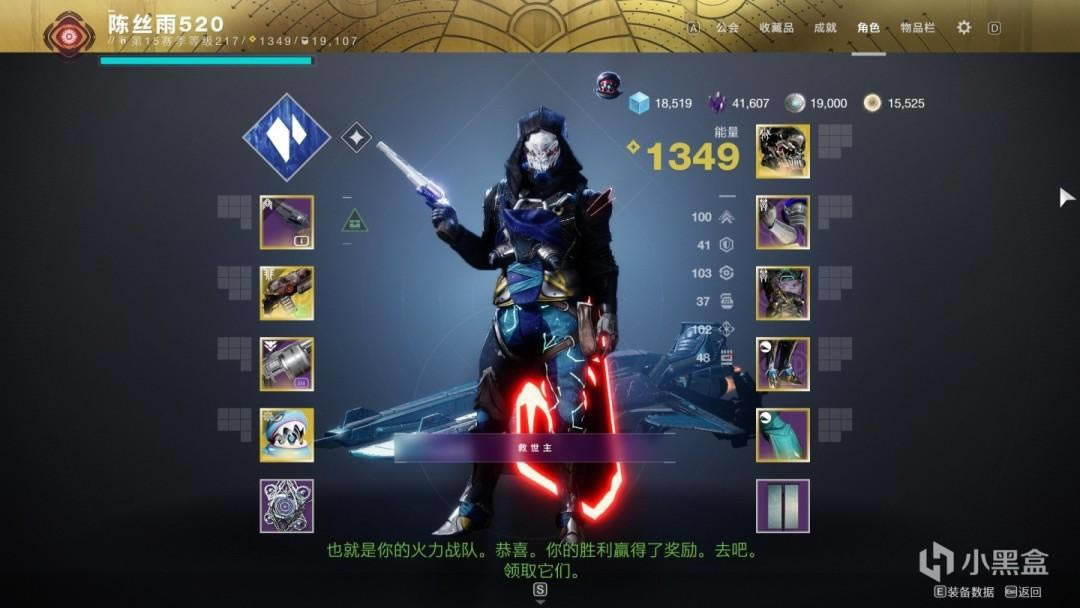Select the power weapon slot
Image resolution: width=1080 pixels, height=608 pixels.
point(287,364)
